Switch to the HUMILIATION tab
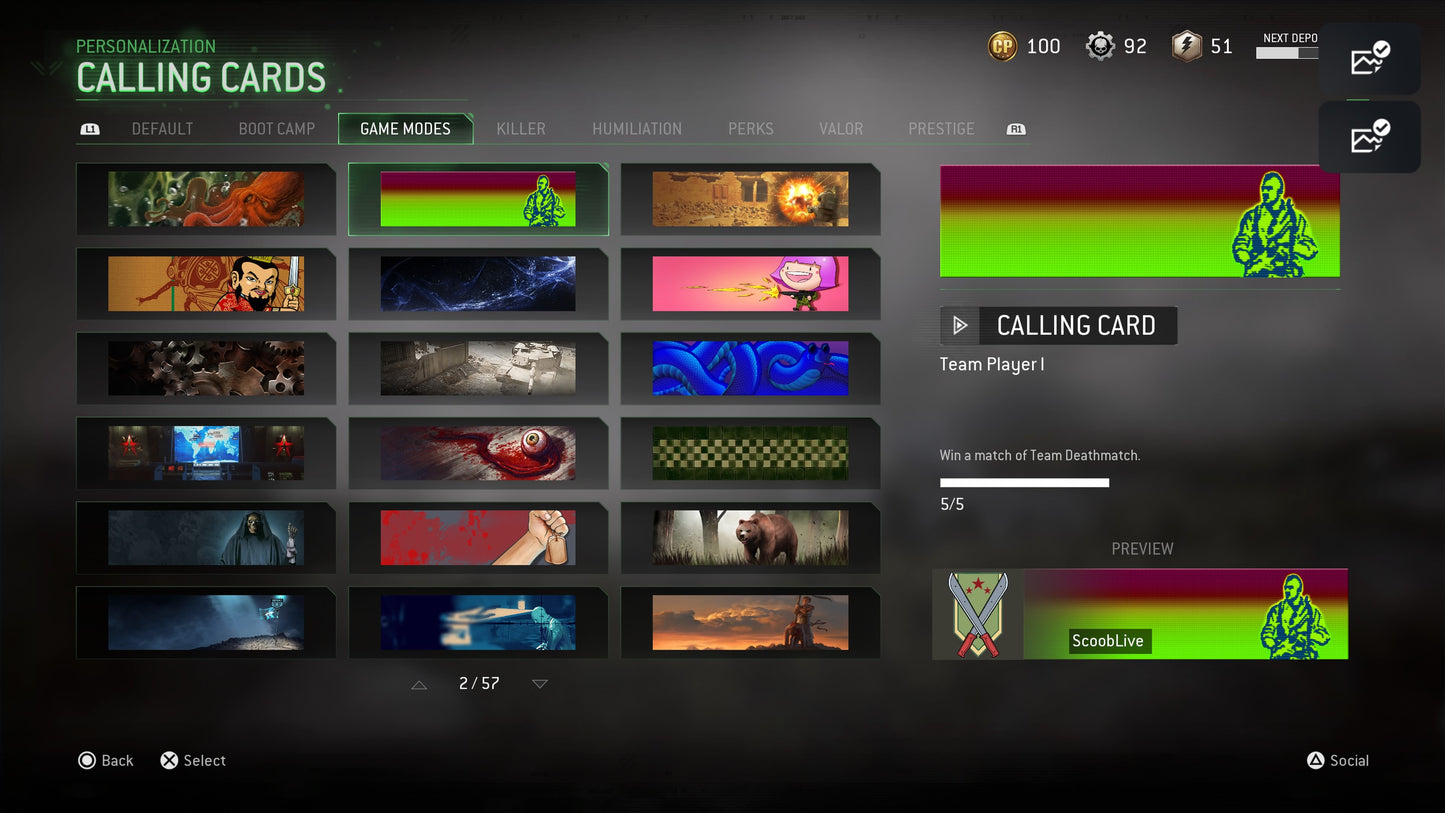Image resolution: width=1445 pixels, height=813 pixels. 637,128
